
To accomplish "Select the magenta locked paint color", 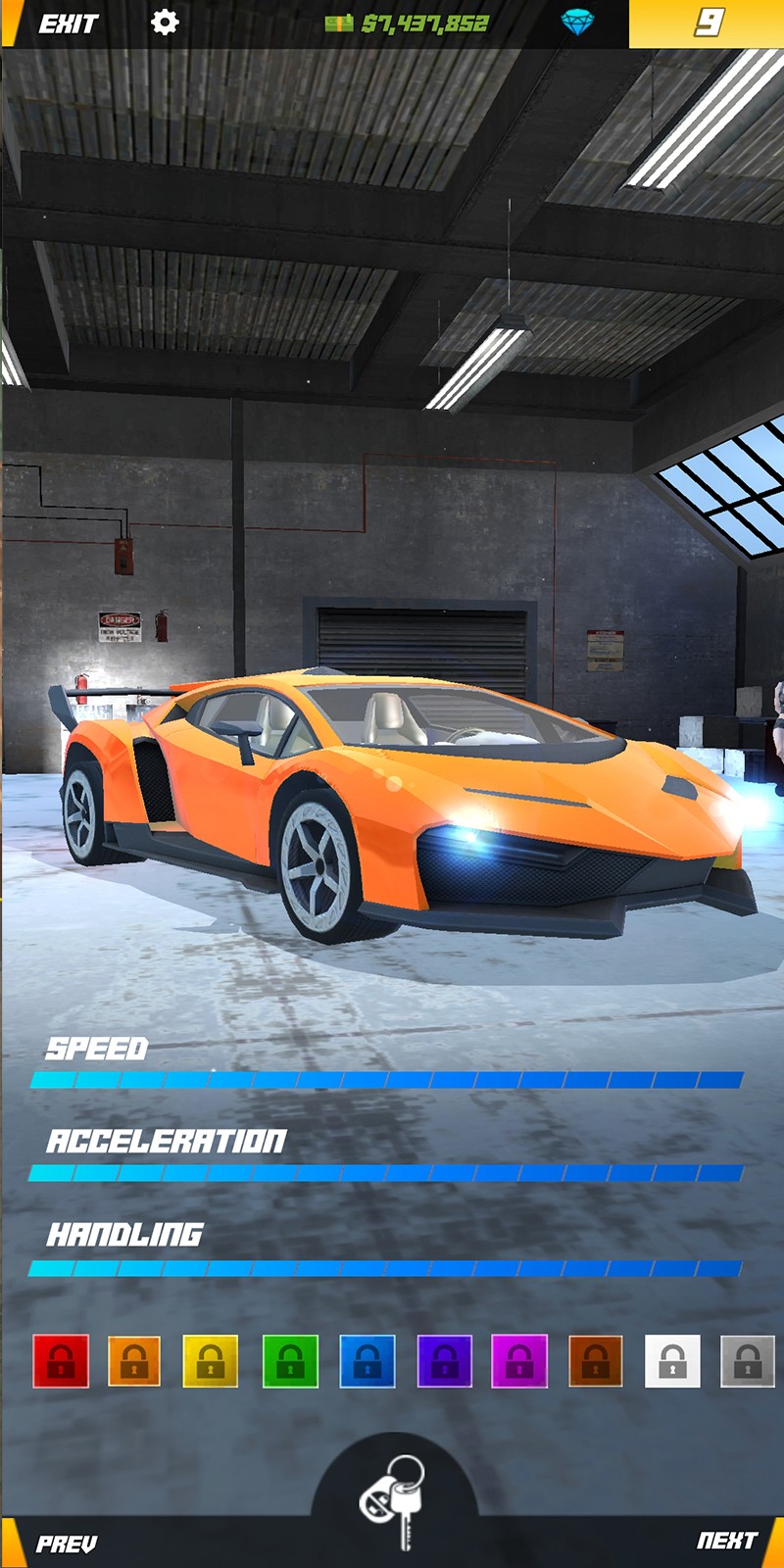I will (519, 1361).
